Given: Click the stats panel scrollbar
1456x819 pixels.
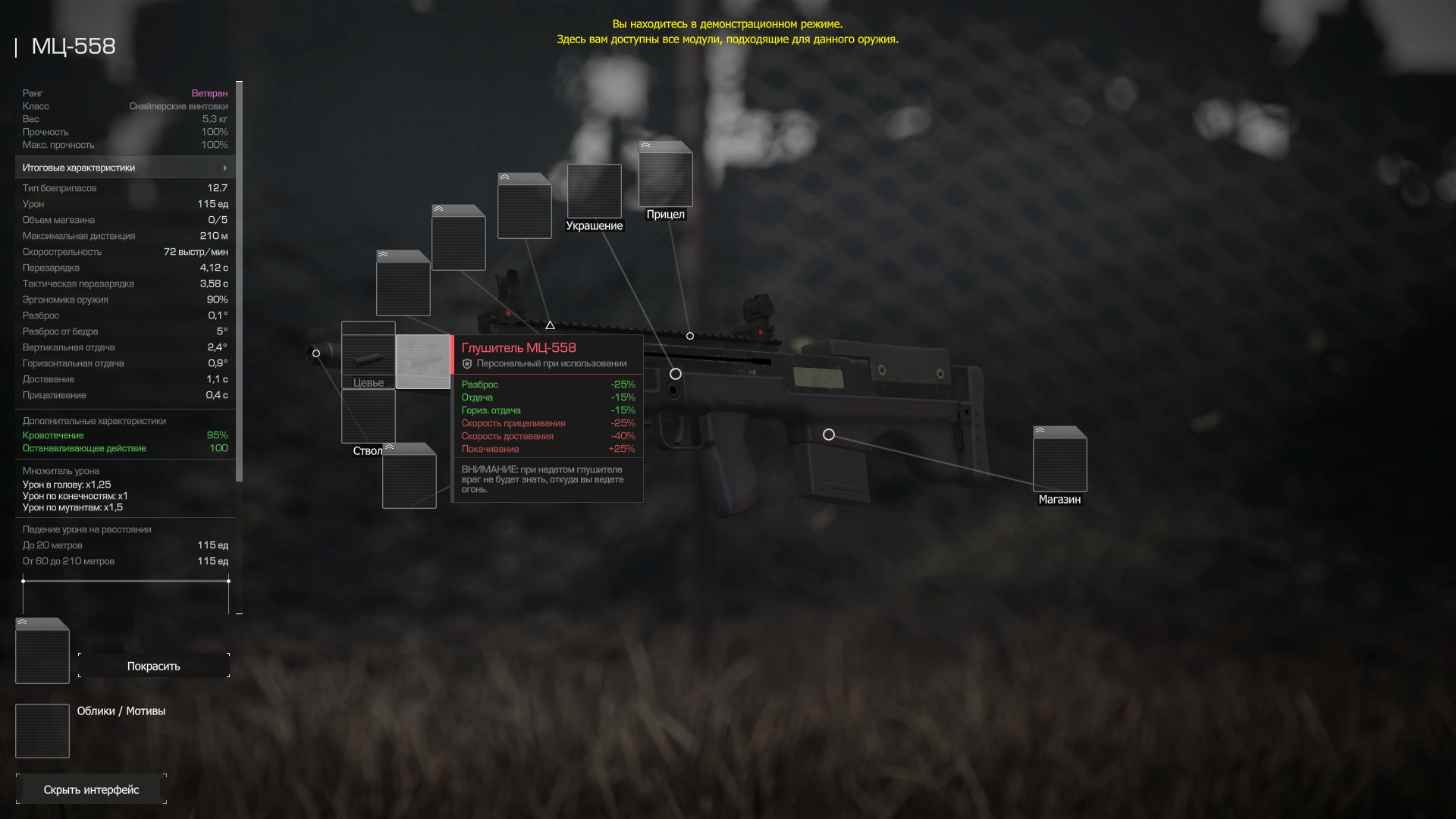Looking at the screenshot, I should click(x=240, y=281).
